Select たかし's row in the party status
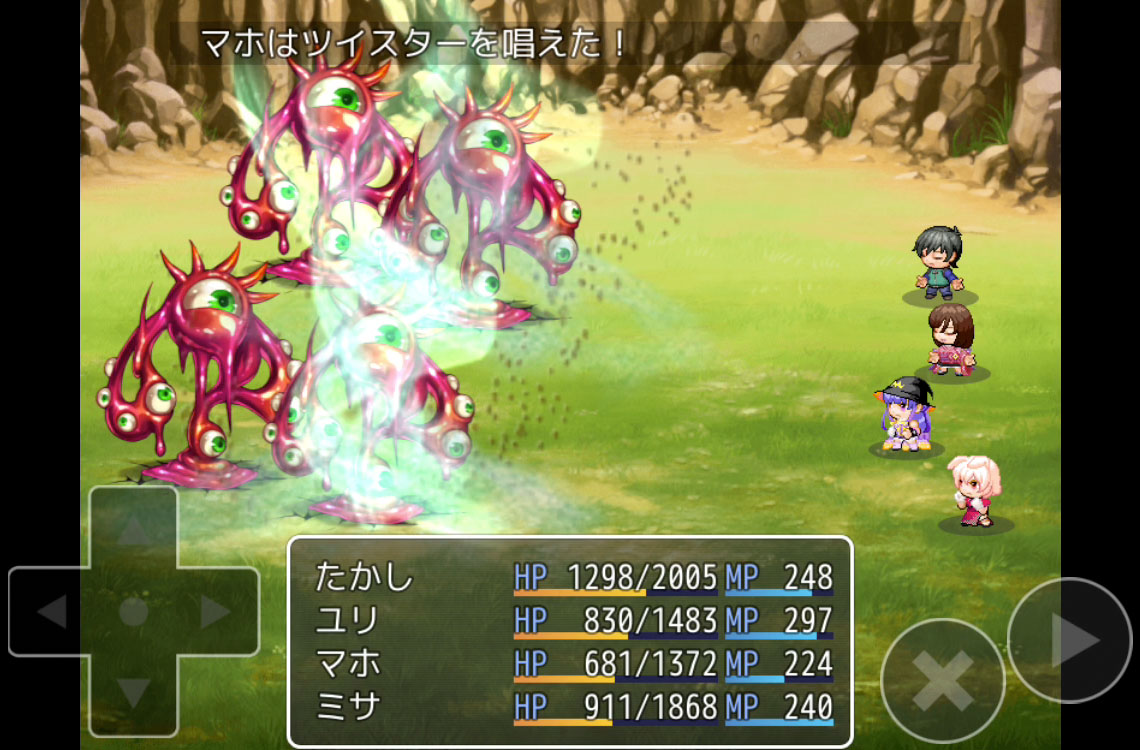 click(571, 577)
